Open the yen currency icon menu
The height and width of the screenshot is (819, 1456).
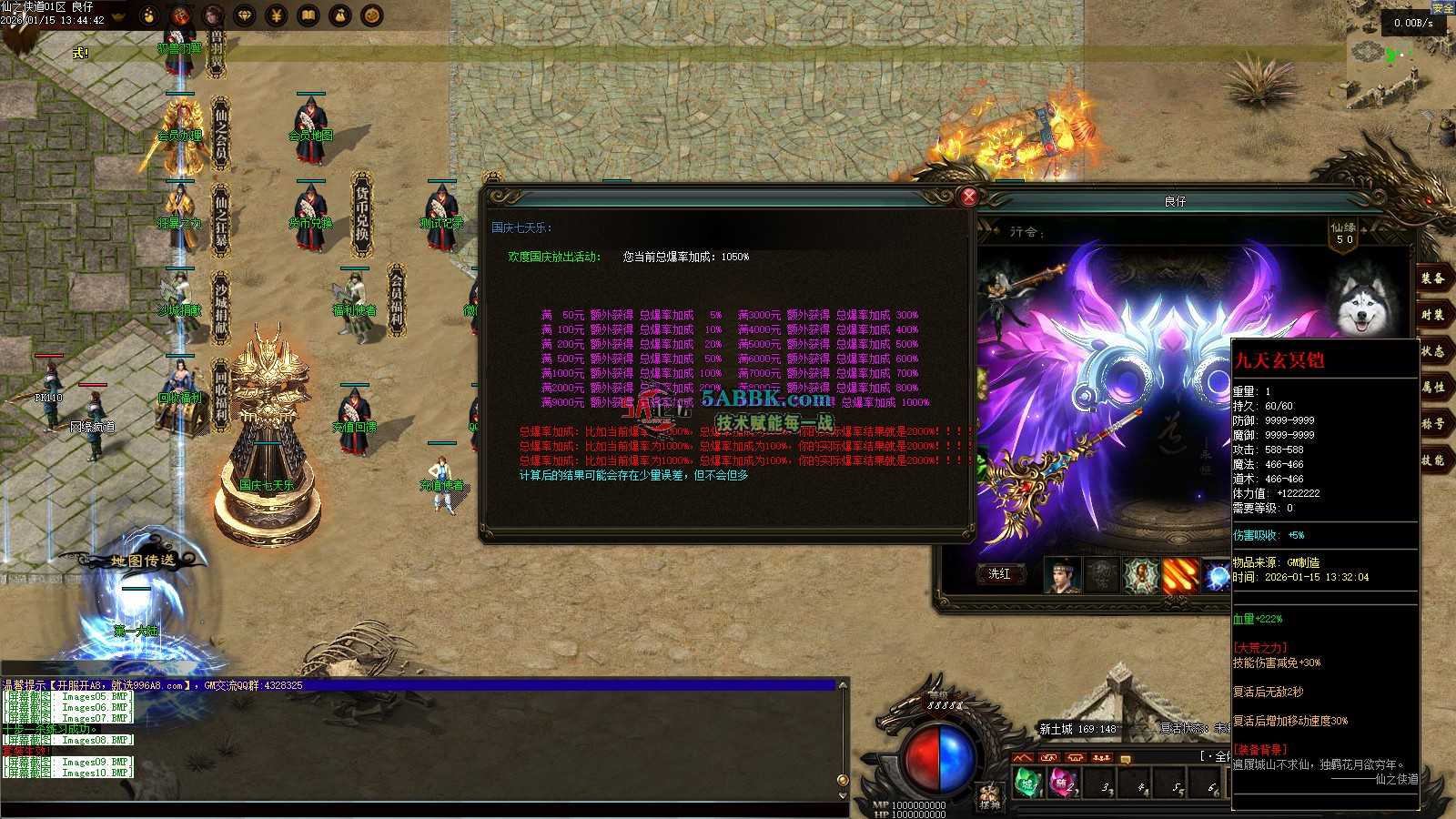click(277, 15)
